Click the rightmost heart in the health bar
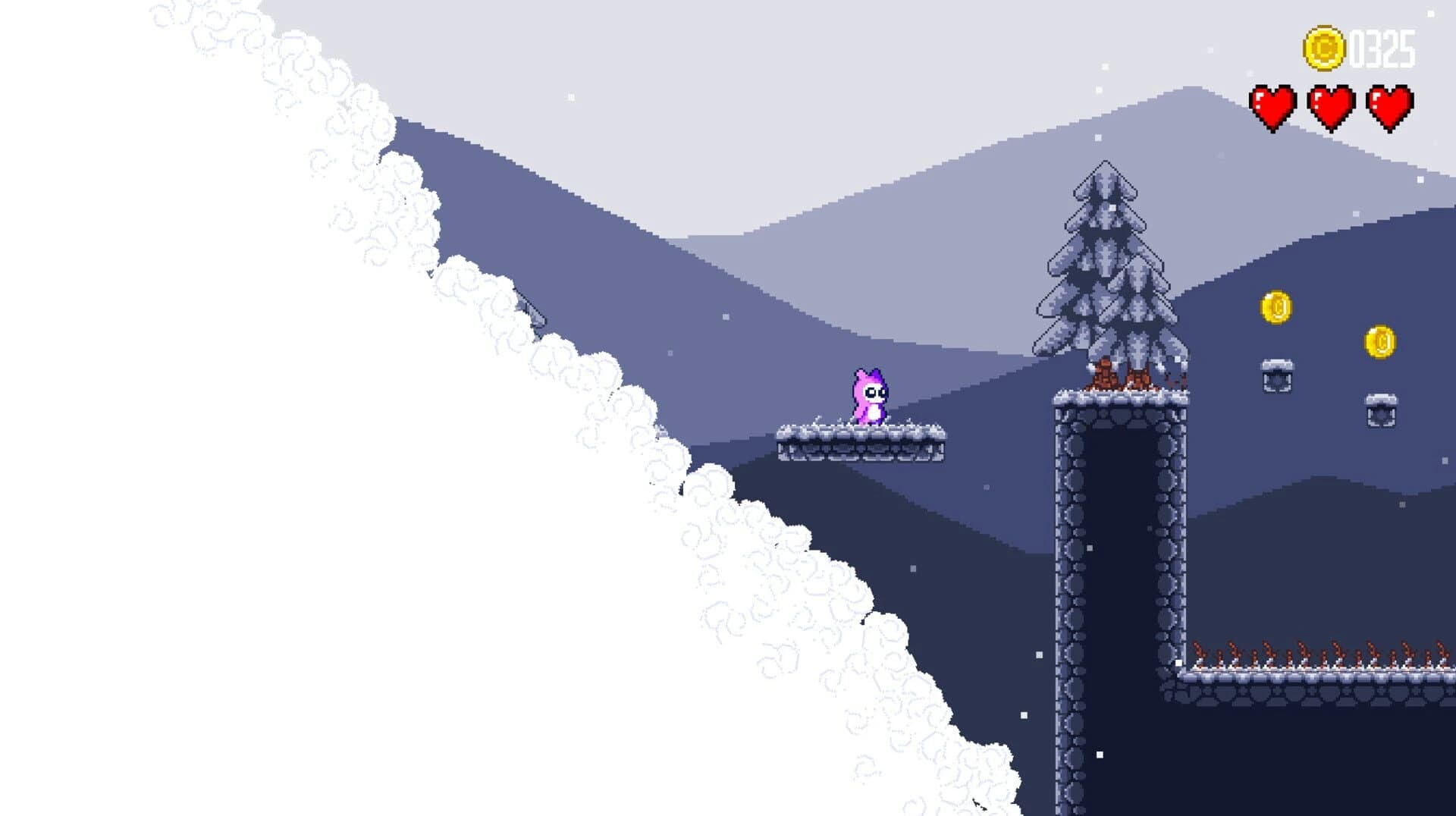 [x=1390, y=106]
